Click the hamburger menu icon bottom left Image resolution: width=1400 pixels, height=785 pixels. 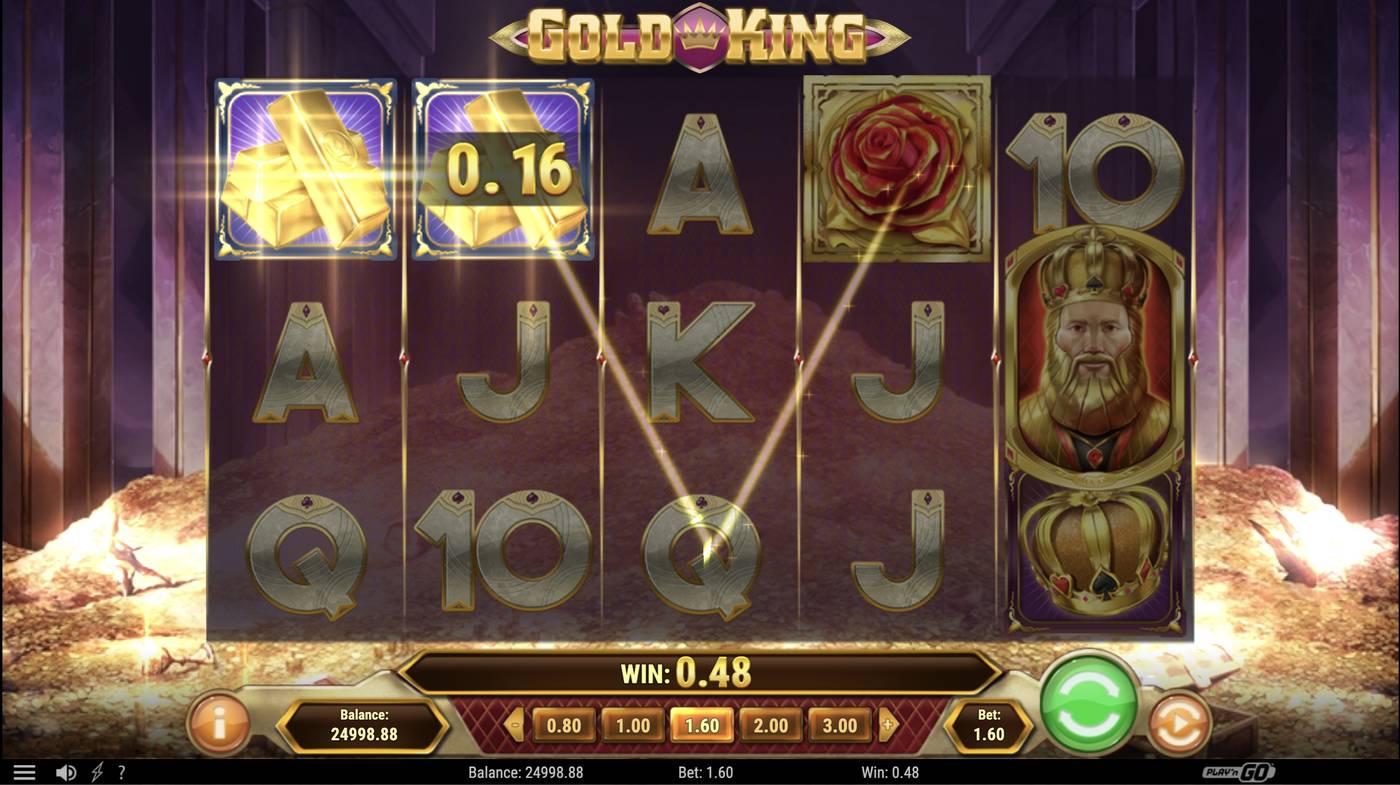coord(26,771)
